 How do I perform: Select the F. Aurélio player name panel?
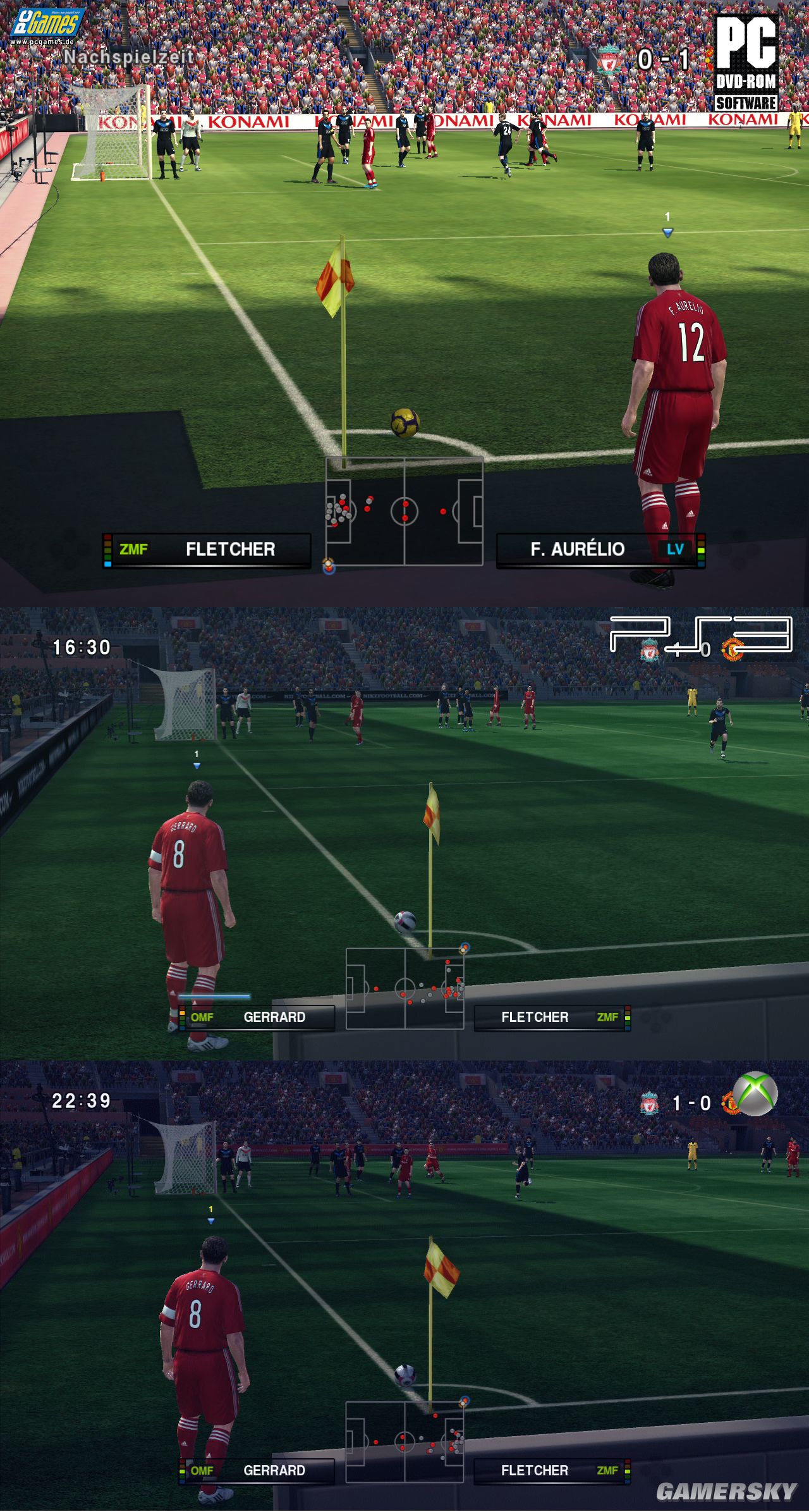click(x=600, y=550)
